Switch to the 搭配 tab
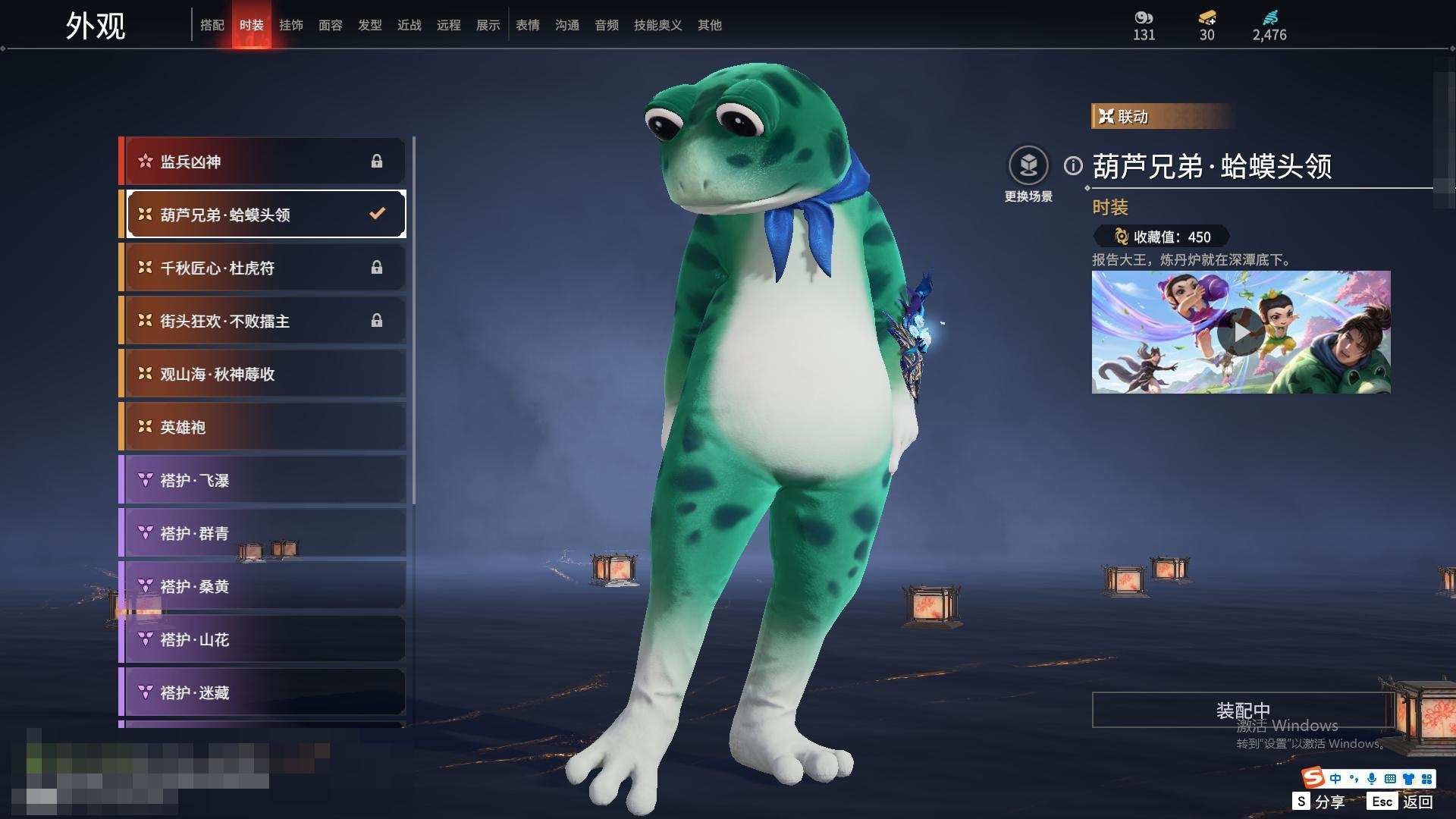The width and height of the screenshot is (1456, 819). pyautogui.click(x=212, y=25)
